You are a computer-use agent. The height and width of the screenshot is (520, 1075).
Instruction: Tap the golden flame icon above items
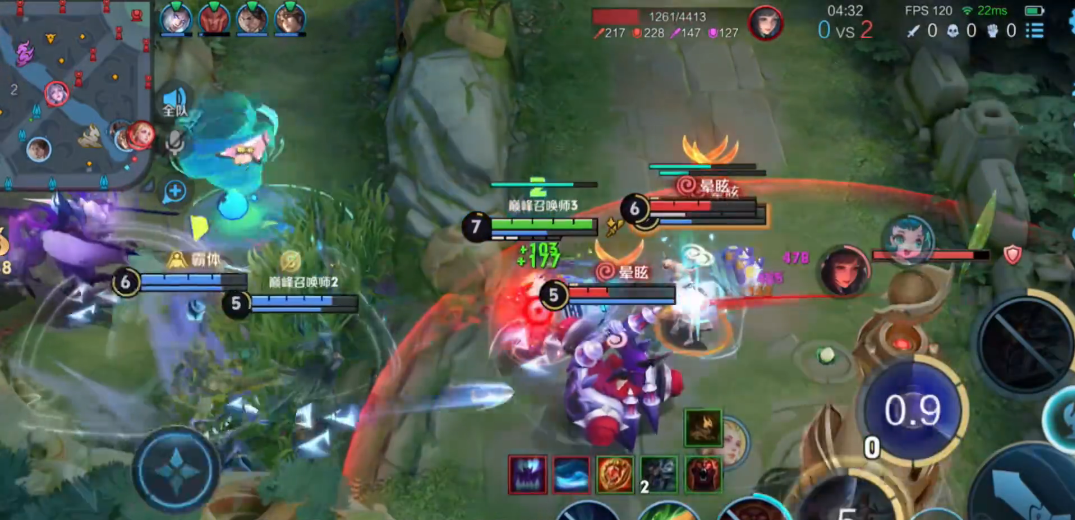[703, 428]
